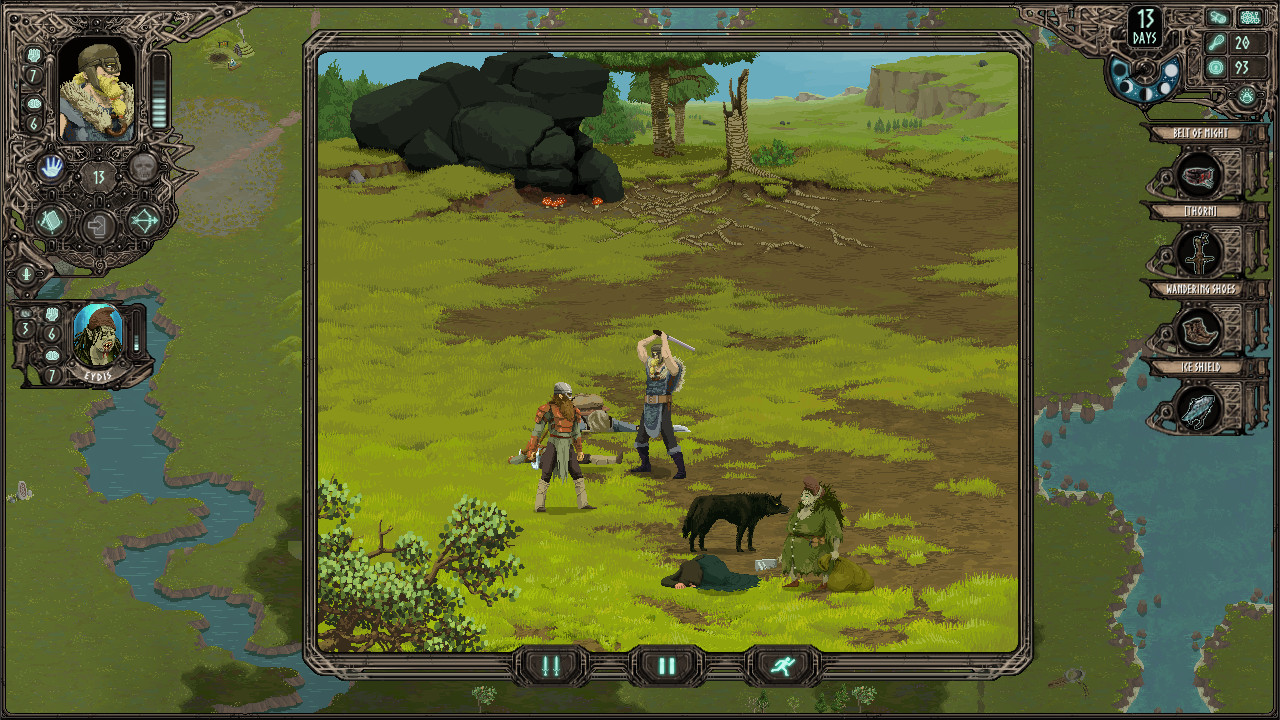1280x720 pixels.
Task: Click the 13 Days counter
Action: point(1144,25)
